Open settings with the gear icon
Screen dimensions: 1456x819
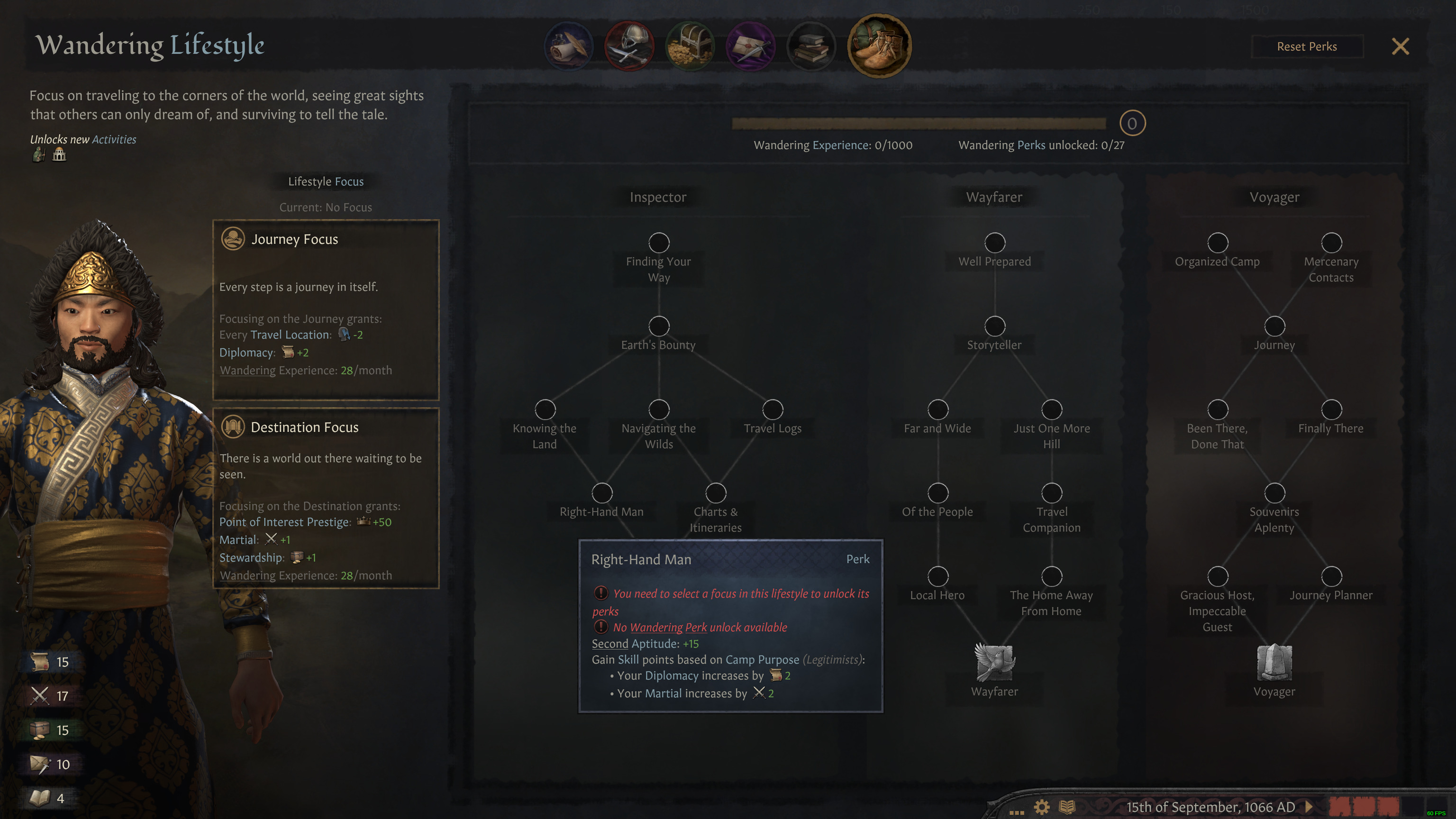coord(1042,807)
